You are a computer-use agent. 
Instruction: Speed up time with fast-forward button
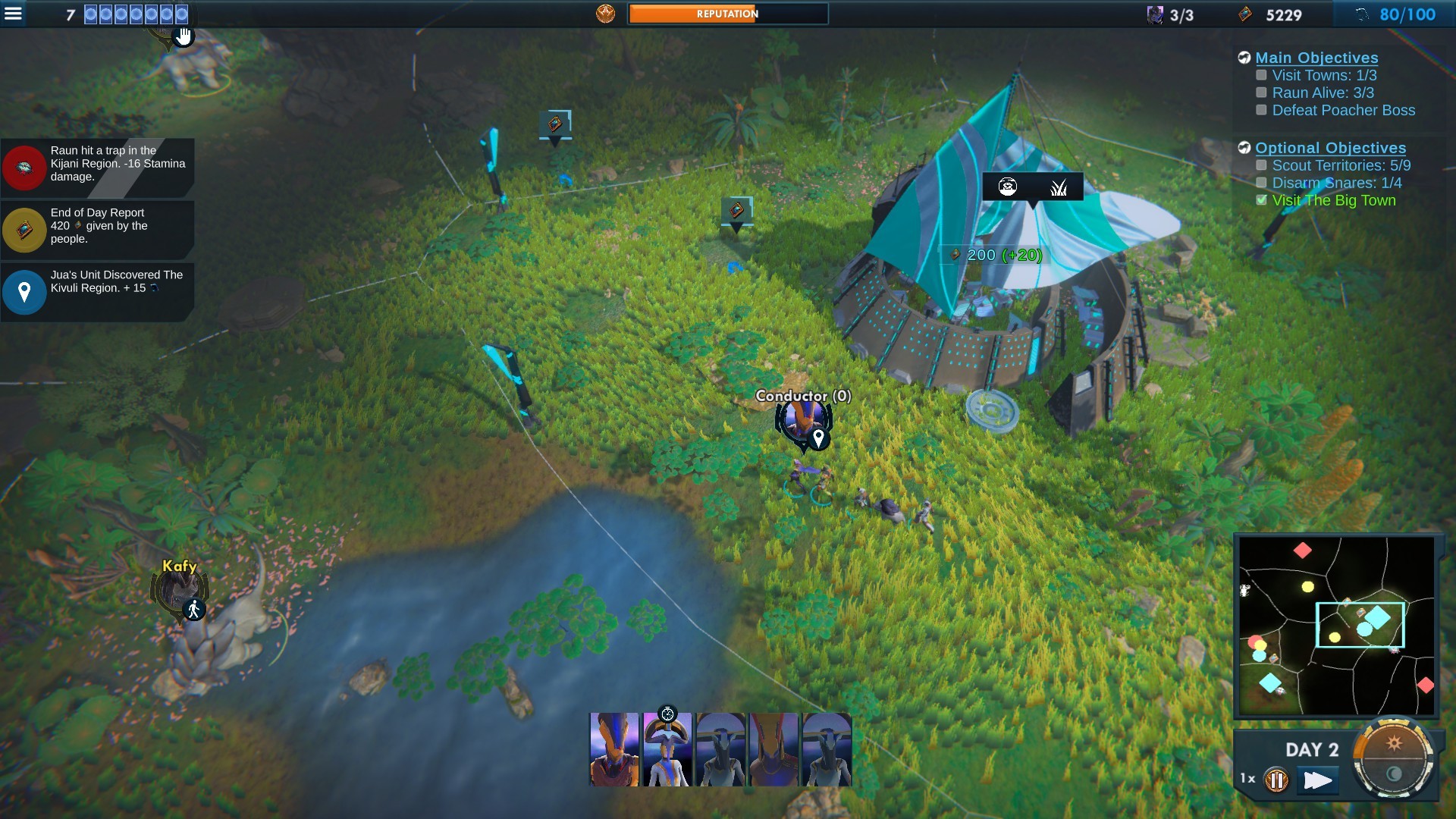pos(1317,780)
